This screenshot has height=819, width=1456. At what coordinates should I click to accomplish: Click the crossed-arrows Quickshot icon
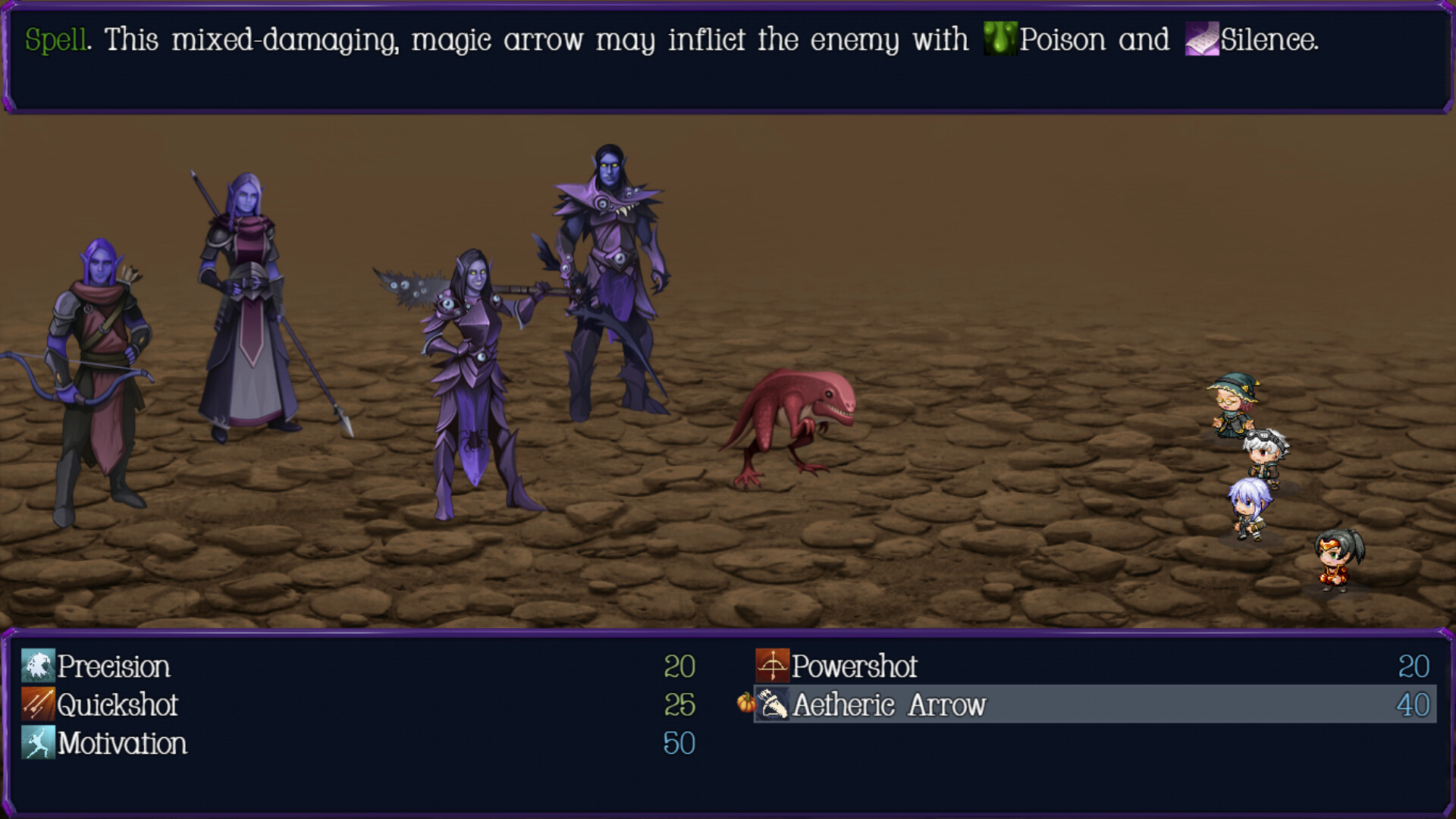pyautogui.click(x=37, y=706)
